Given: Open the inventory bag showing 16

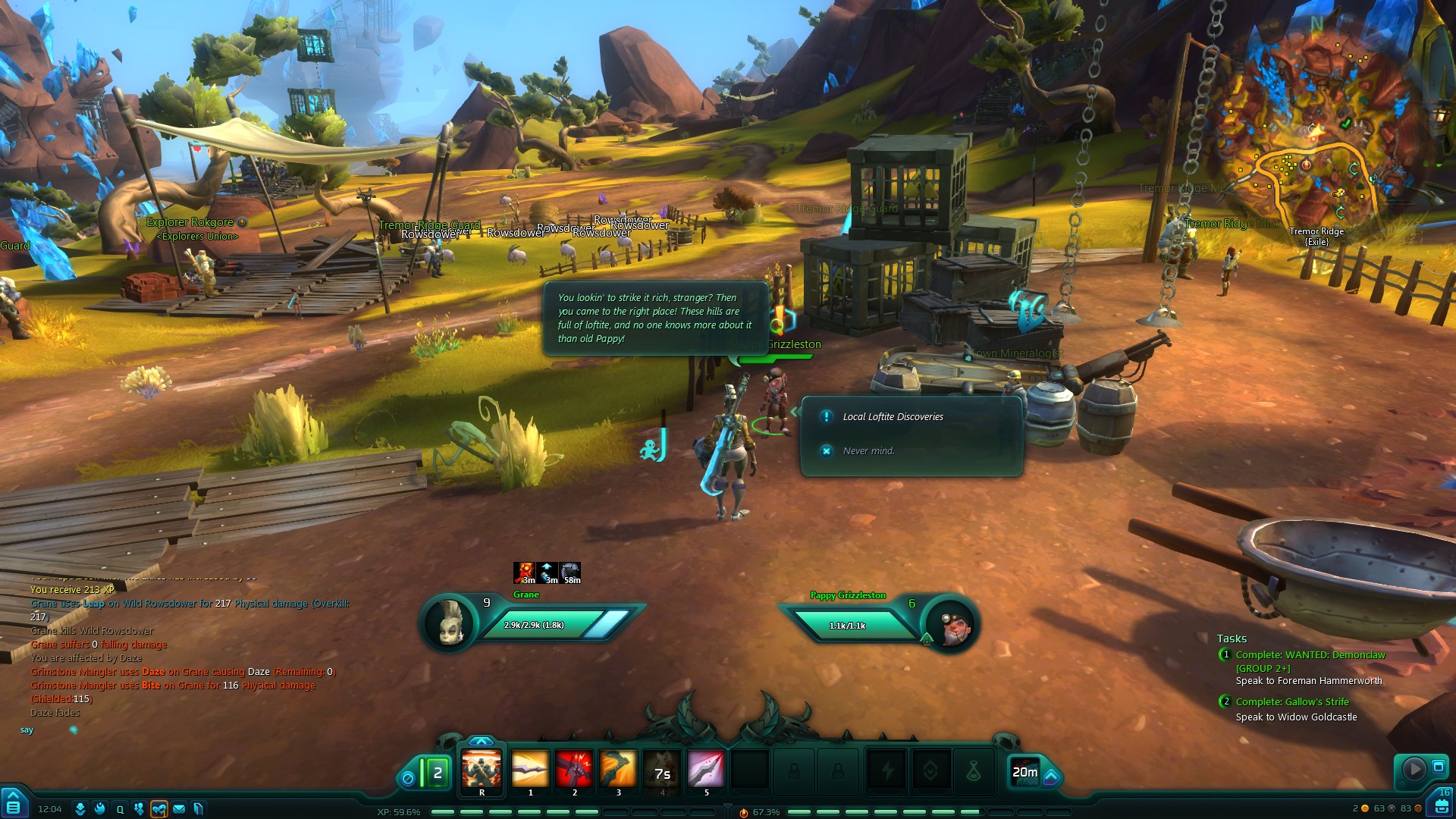Looking at the screenshot, I should [1442, 804].
